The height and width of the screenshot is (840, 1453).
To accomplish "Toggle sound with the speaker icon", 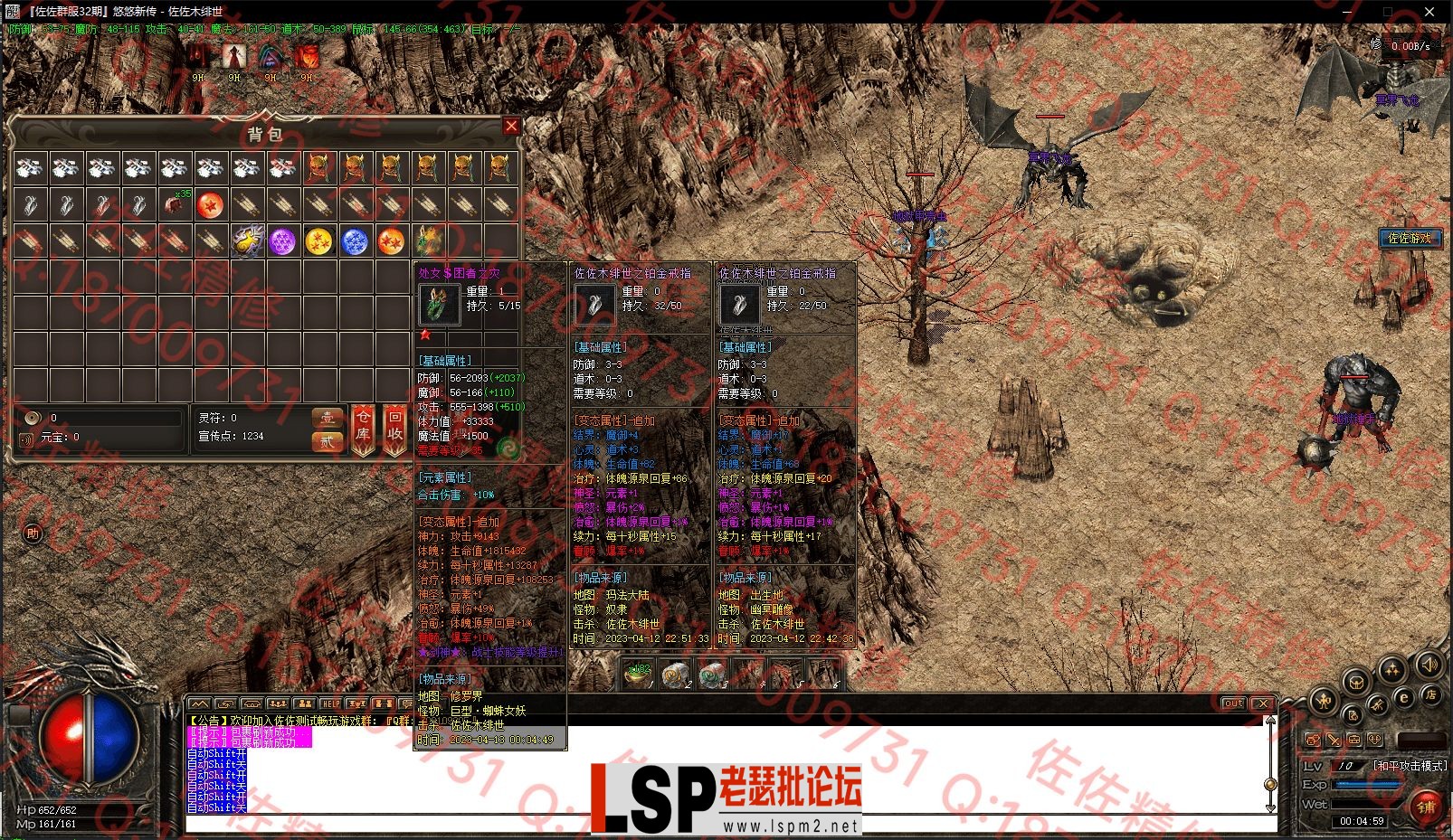I will click(1429, 665).
